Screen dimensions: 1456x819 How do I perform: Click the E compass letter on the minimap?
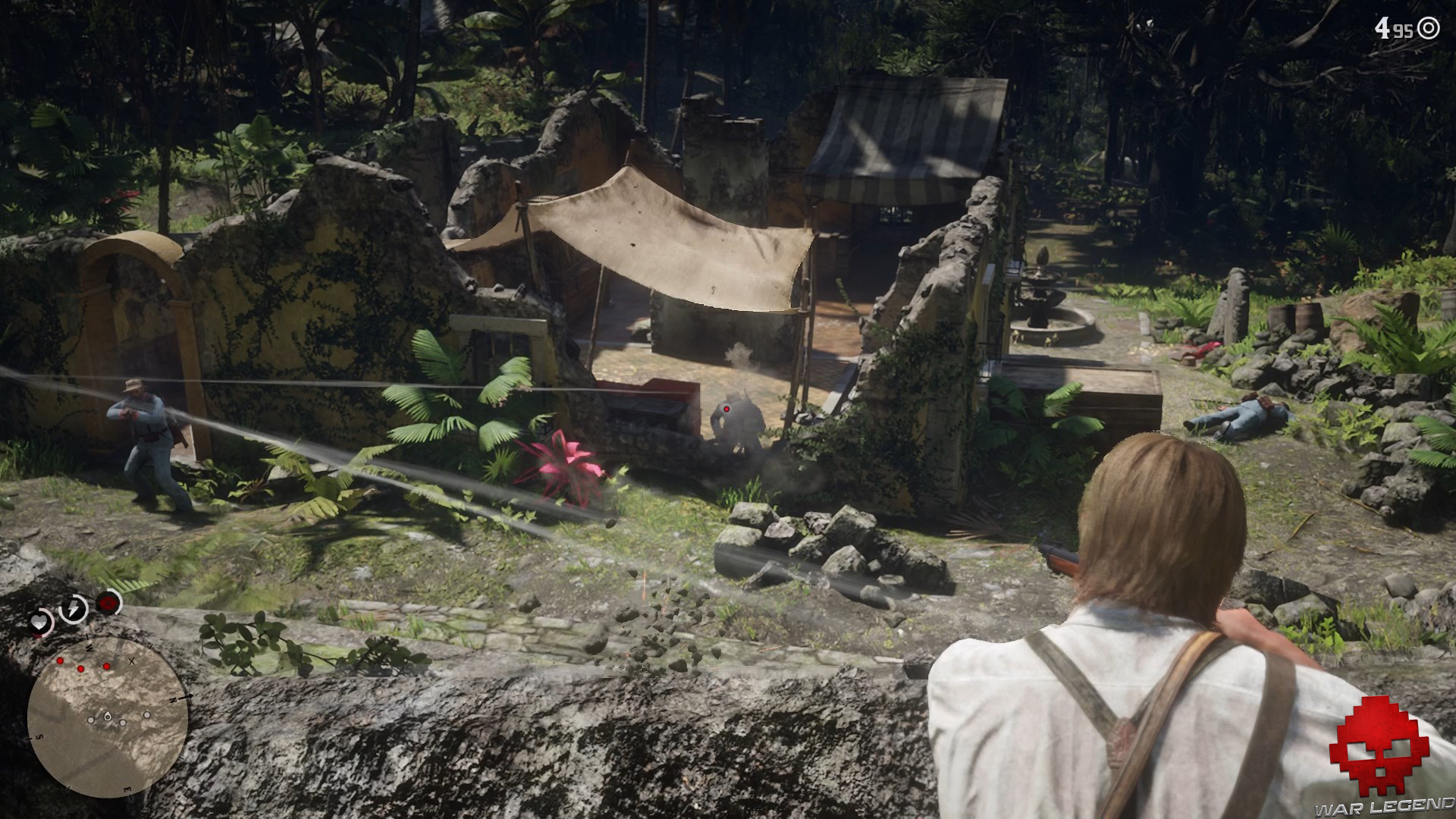(x=127, y=789)
